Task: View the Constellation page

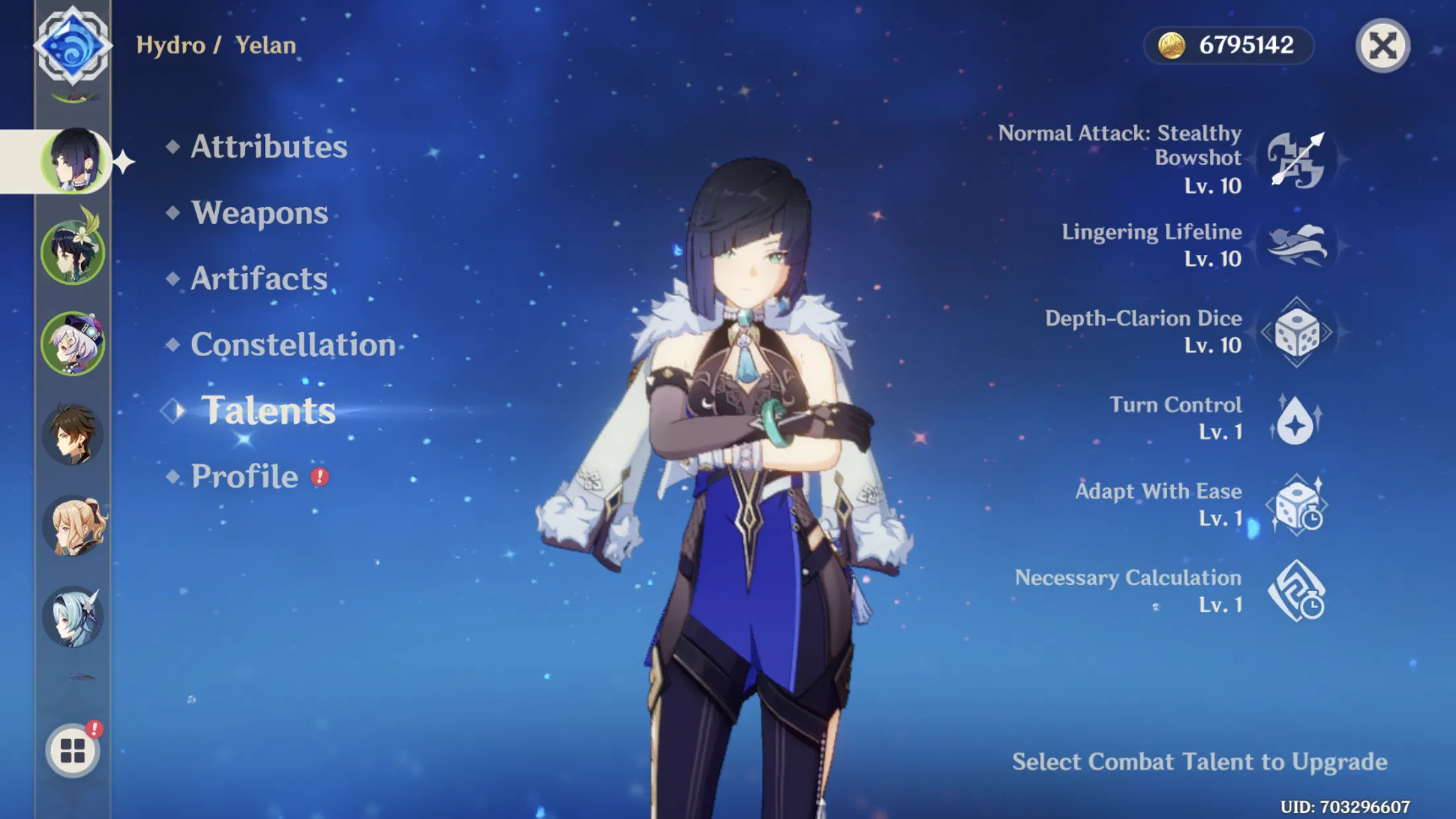Action: click(x=293, y=344)
